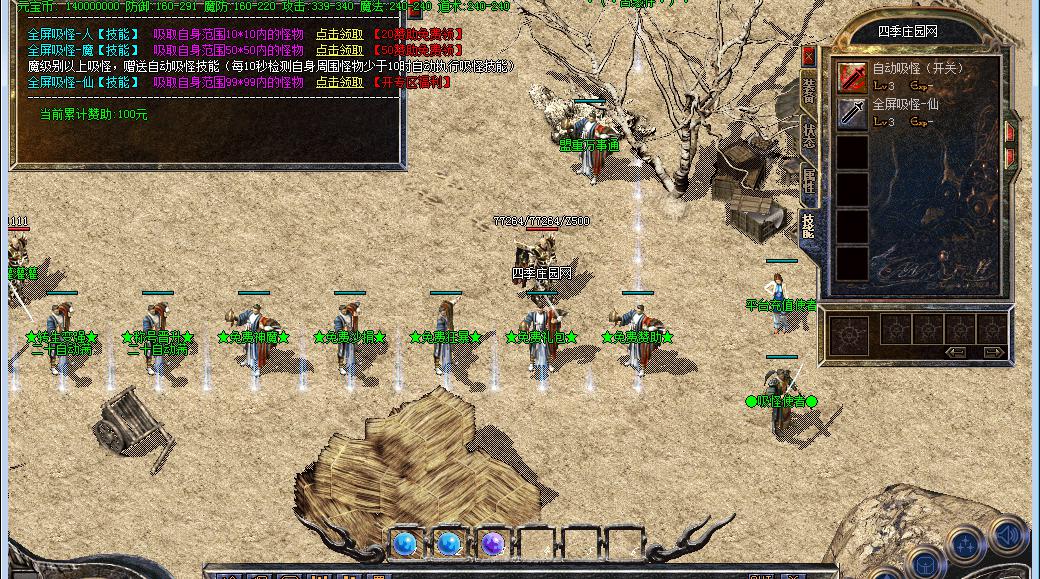
Task: Click the upper red skill-list scroll button
Action: (x=1011, y=133)
